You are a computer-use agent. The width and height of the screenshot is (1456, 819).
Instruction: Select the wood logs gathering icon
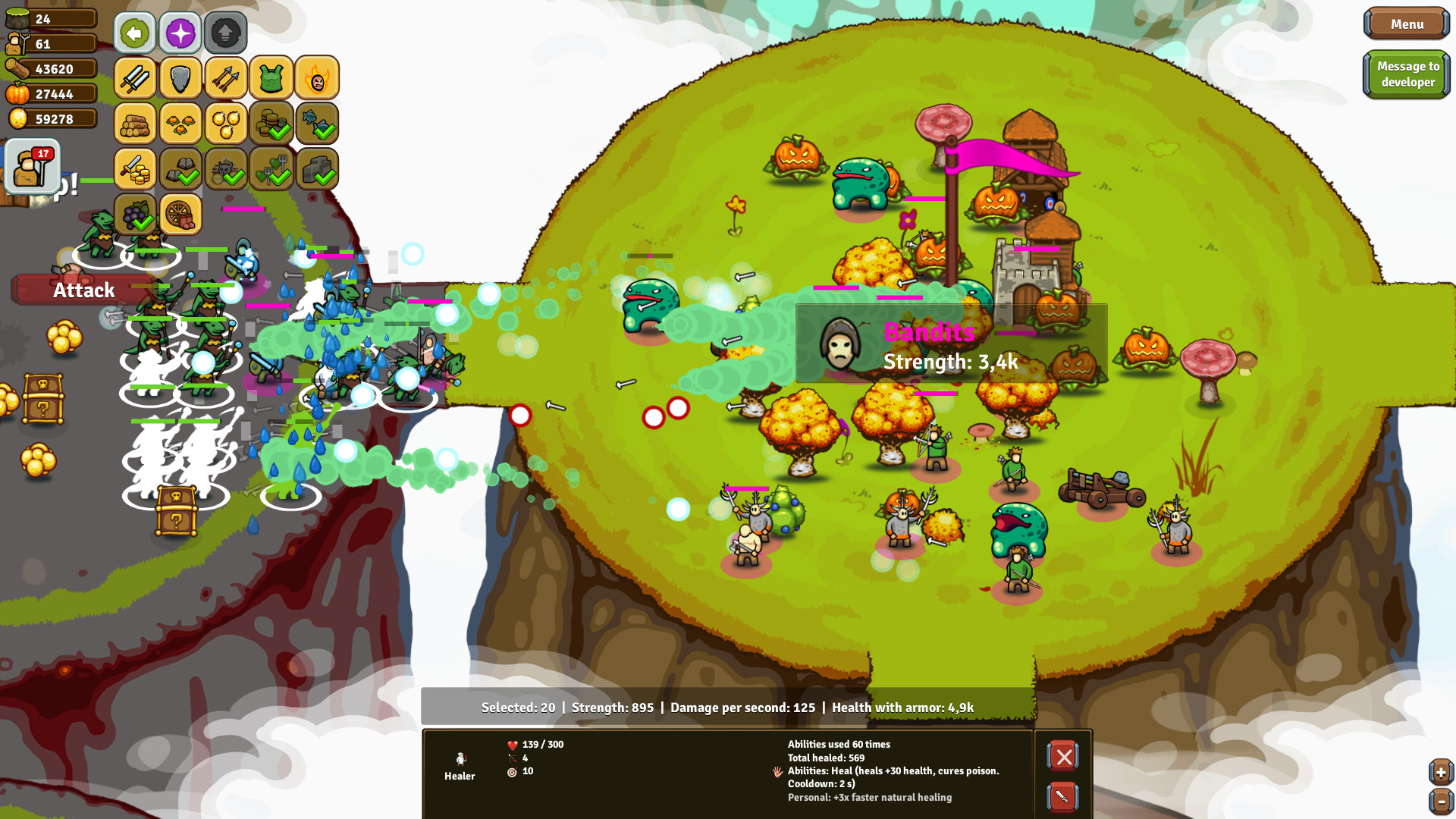(134, 124)
